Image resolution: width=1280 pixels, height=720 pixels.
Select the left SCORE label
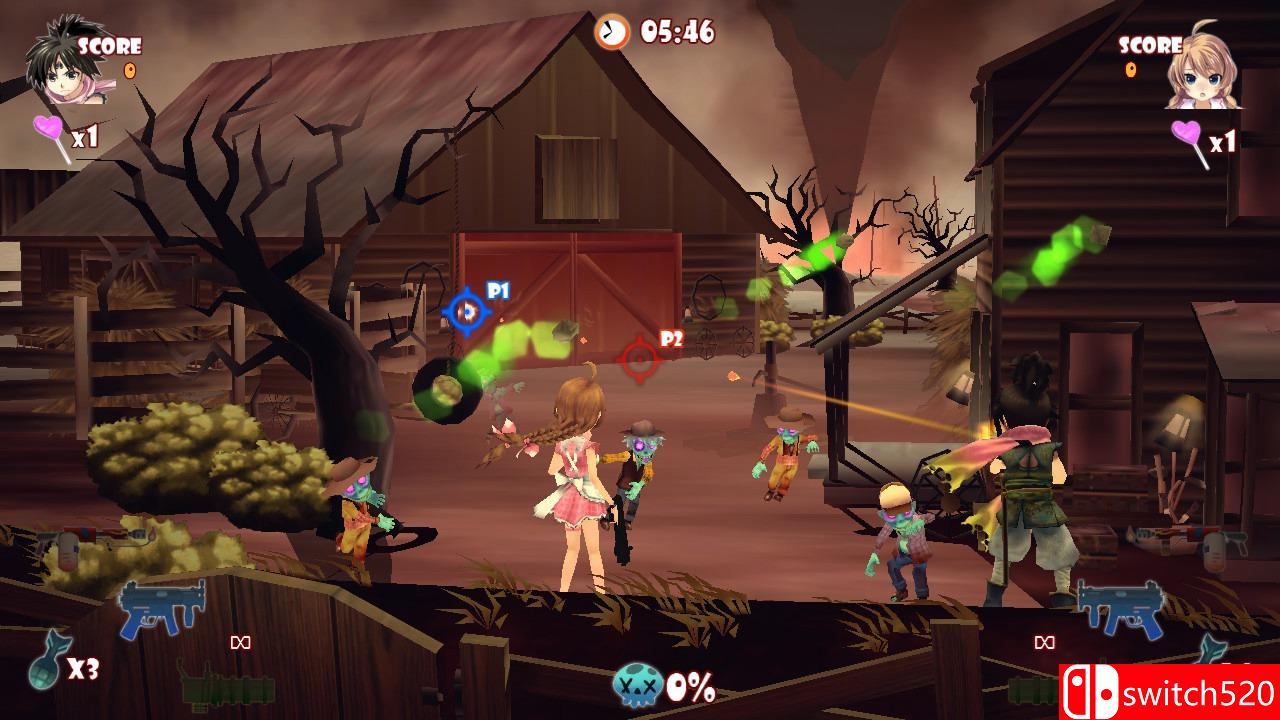(113, 45)
